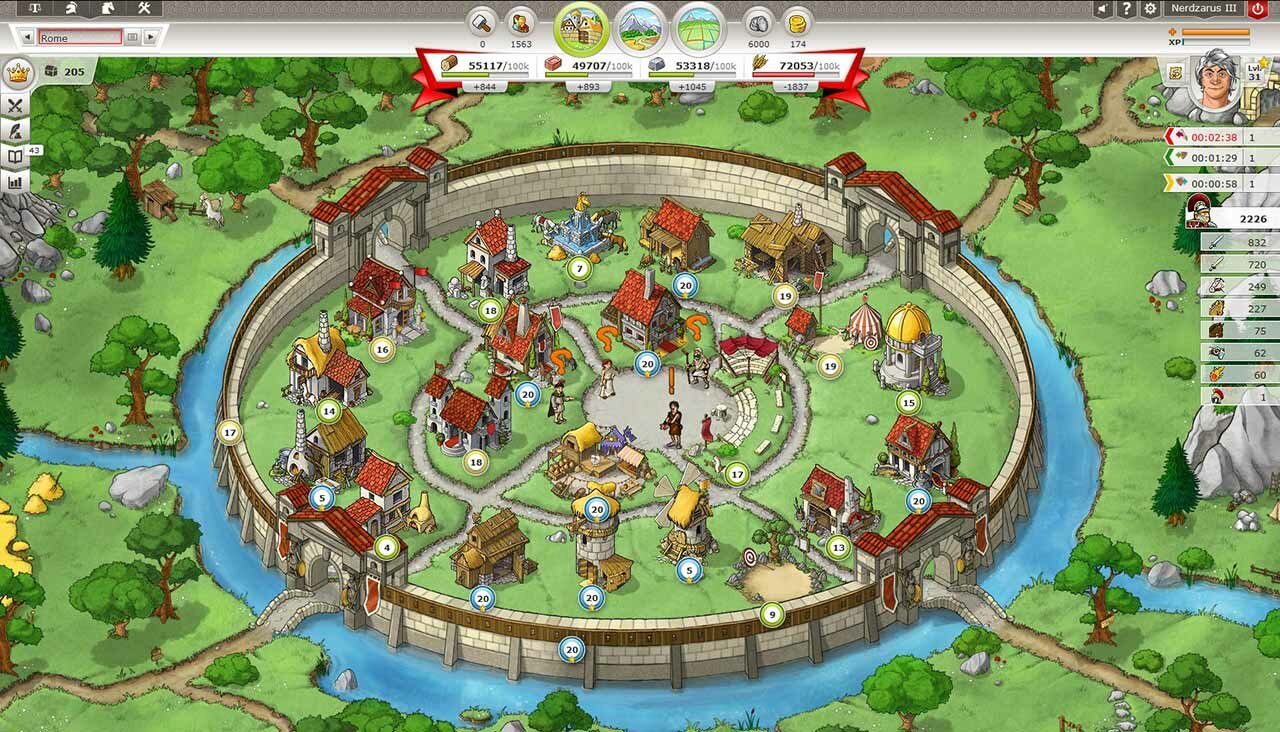The height and width of the screenshot is (732, 1280).
Task: Go to next village with right arrow
Action: (x=150, y=38)
